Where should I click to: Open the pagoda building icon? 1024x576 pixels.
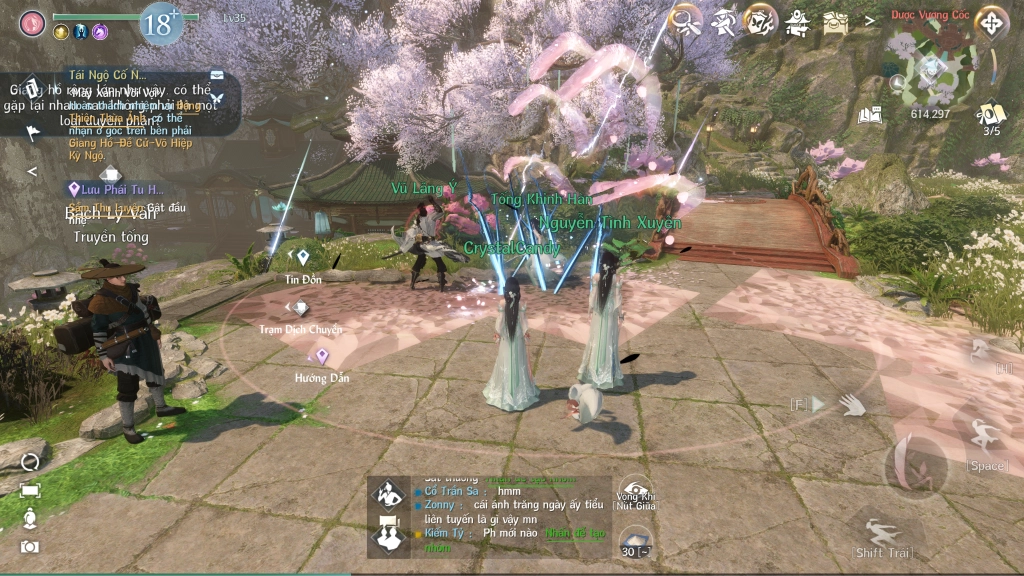pyautogui.click(x=797, y=20)
